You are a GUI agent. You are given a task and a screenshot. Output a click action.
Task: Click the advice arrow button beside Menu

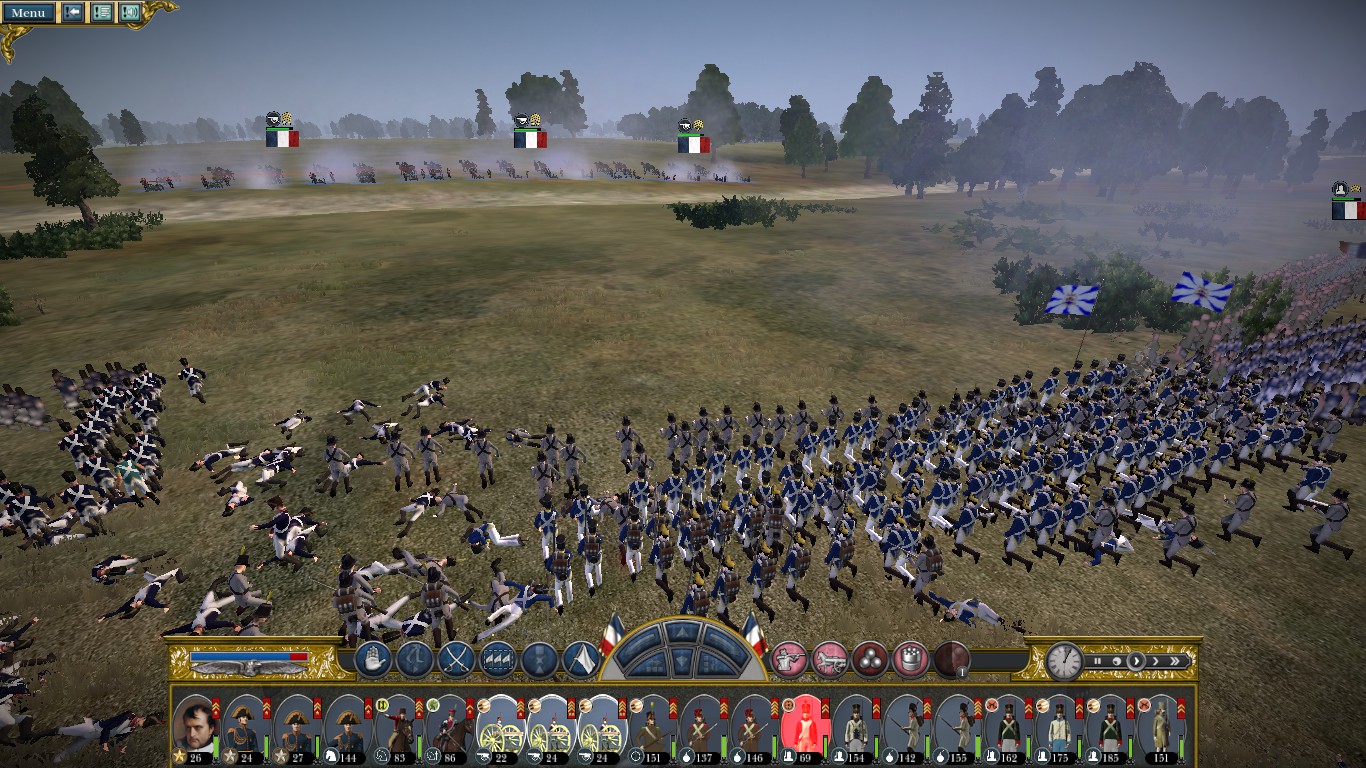tap(73, 12)
